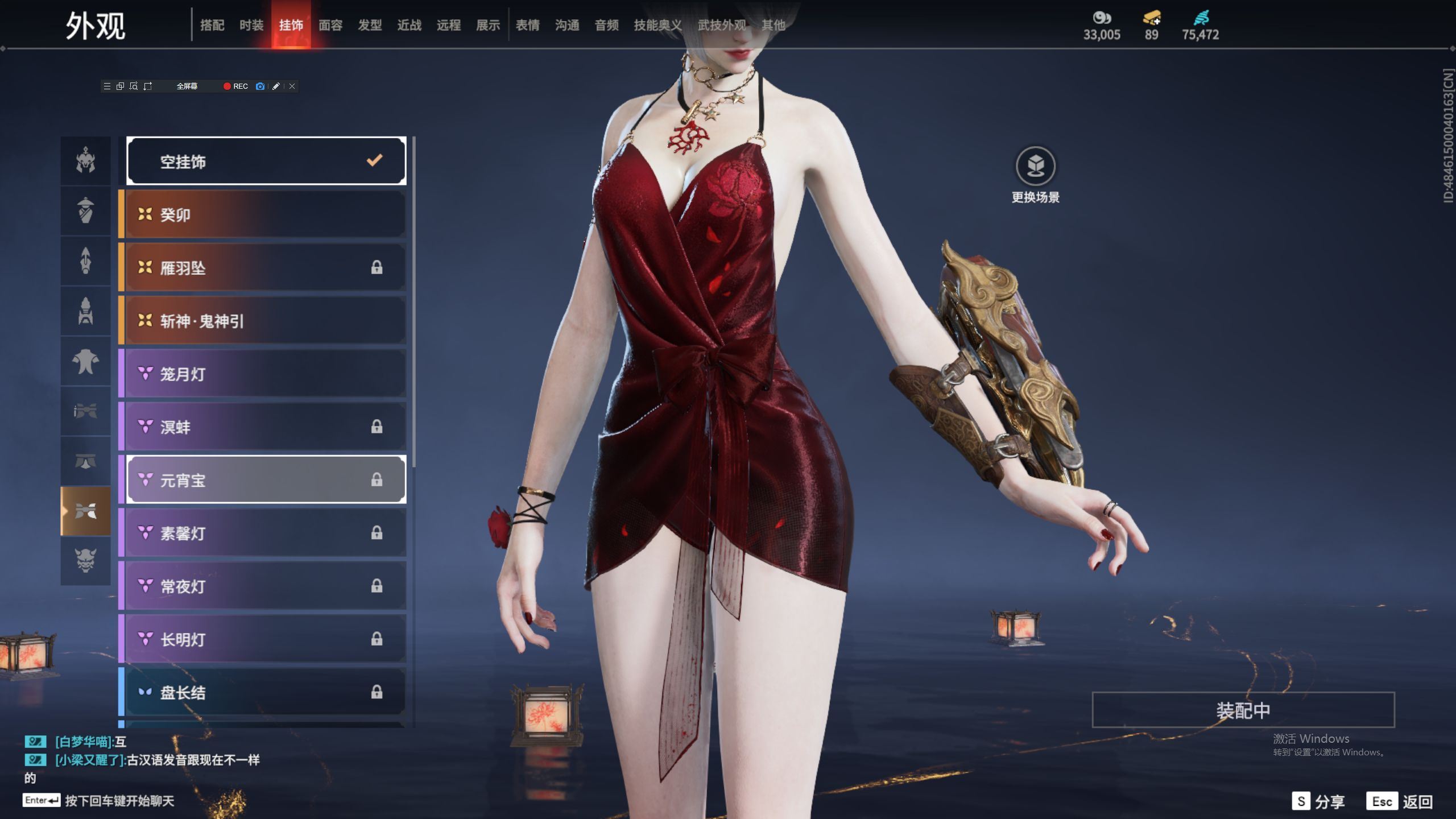Screen dimensions: 1456x819
Task: Open the 搭配 tab
Action: pos(212,25)
